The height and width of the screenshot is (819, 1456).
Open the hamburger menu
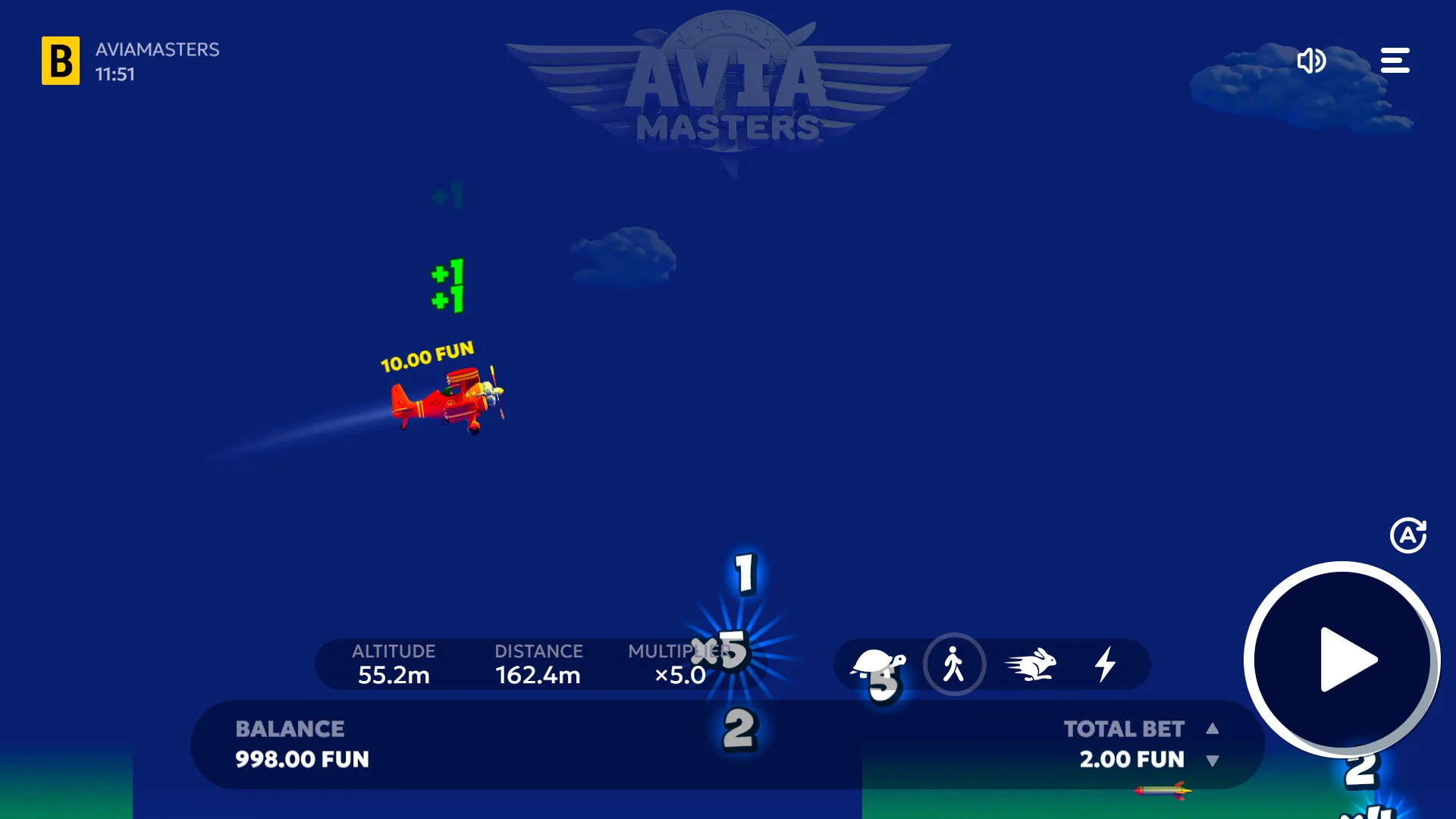[x=1395, y=61]
